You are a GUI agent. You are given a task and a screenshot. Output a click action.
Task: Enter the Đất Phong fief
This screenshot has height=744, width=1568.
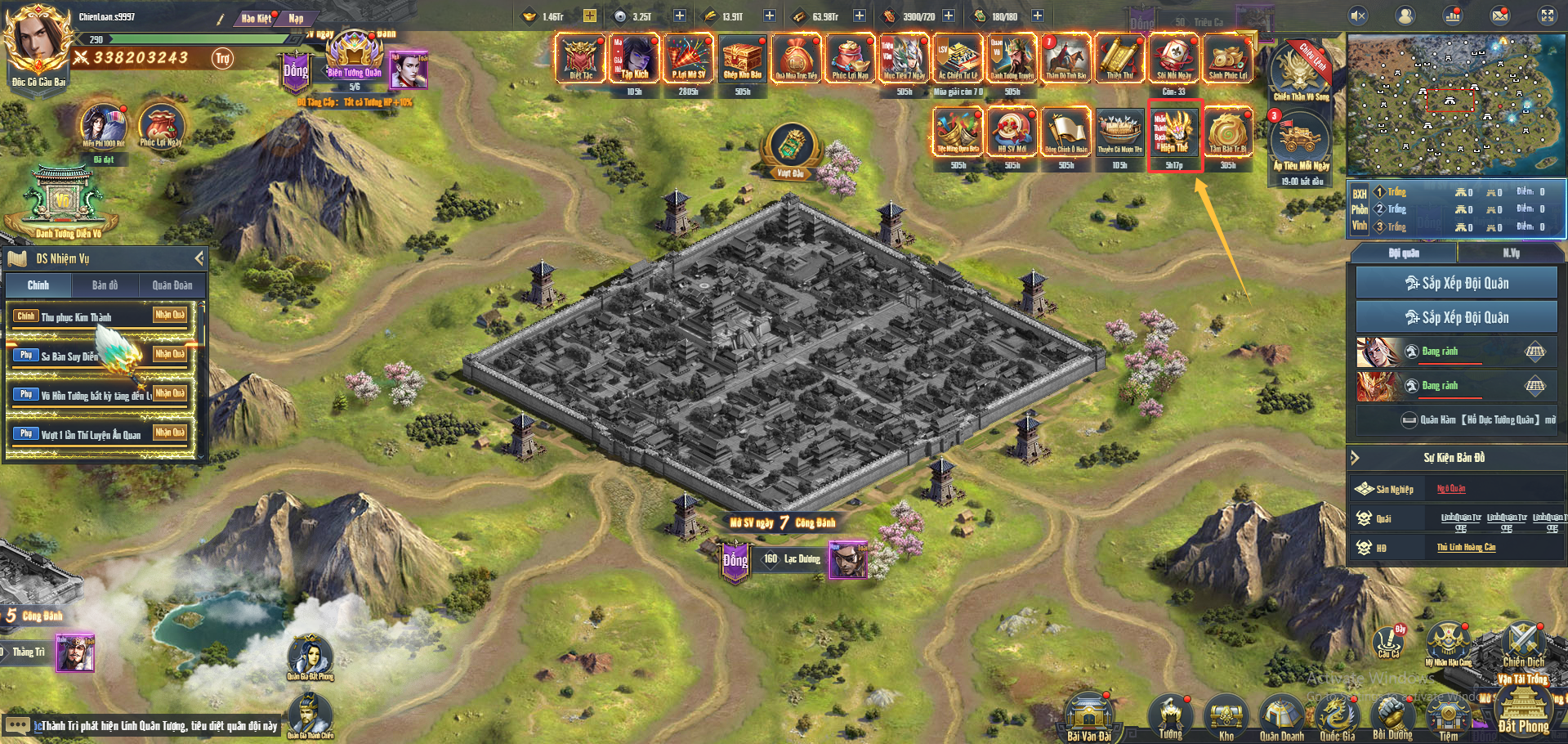coord(1523,710)
